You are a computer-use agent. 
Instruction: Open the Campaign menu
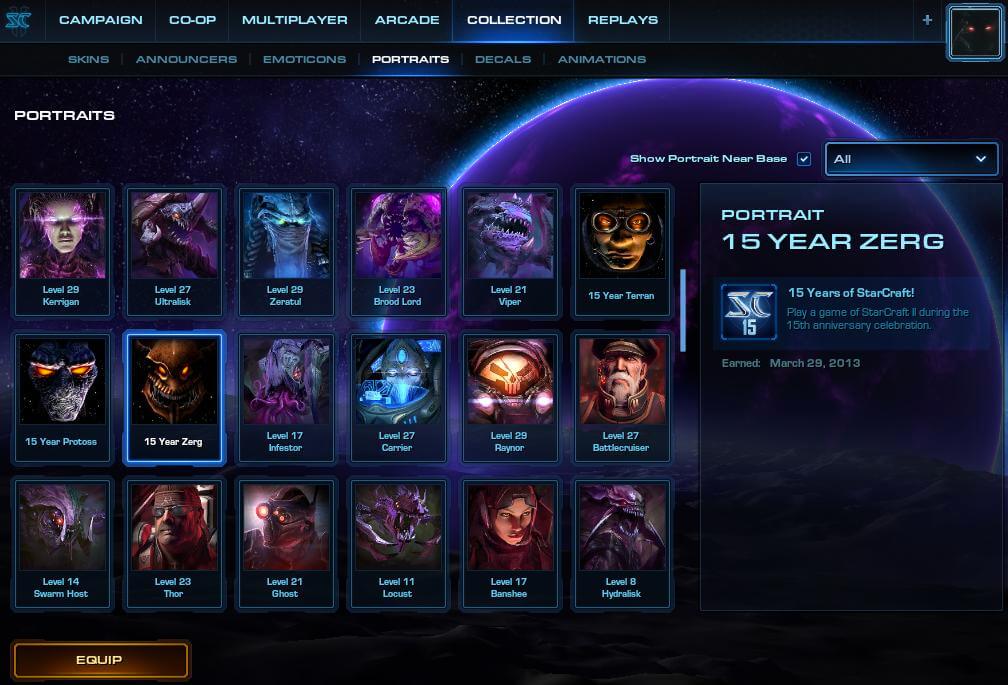(100, 20)
